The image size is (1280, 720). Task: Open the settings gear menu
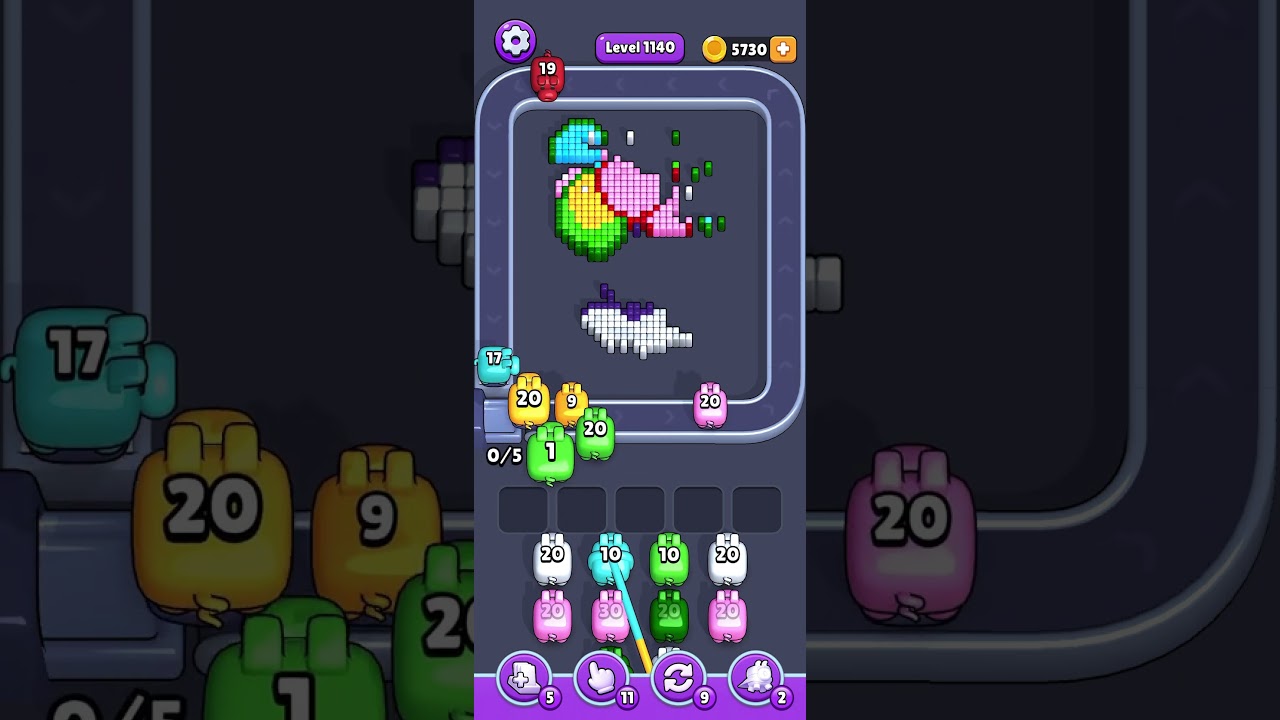click(x=516, y=40)
